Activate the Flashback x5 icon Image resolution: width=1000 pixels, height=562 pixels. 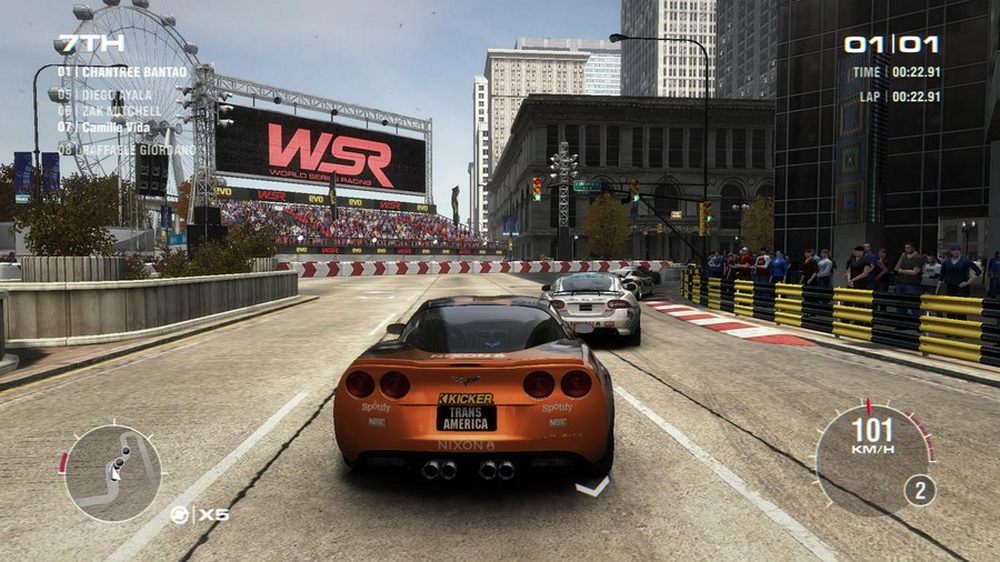click(199, 515)
